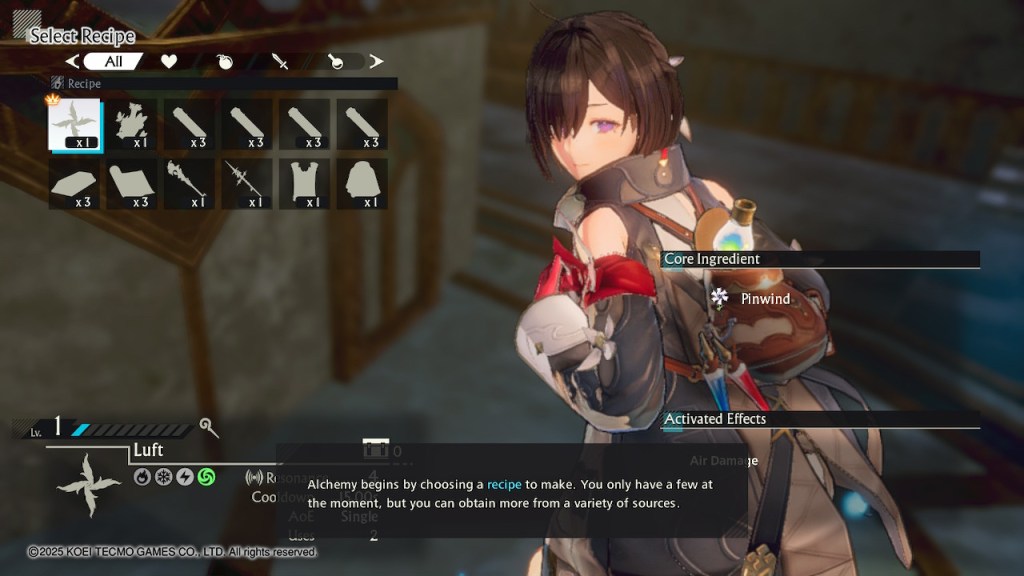This screenshot has height=576, width=1024.
Task: Show the bomb category recipes
Action: [226, 62]
